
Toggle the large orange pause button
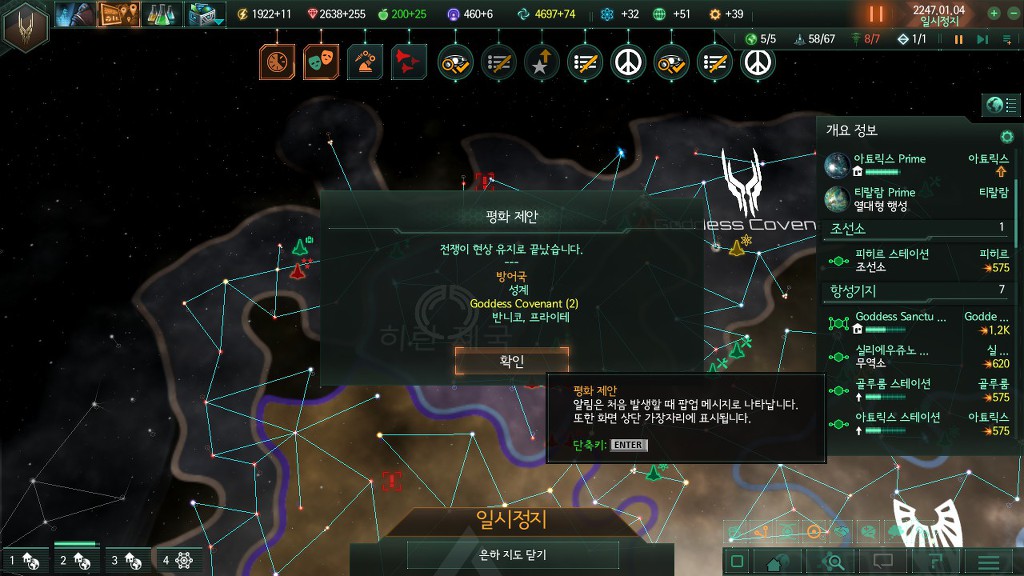[876, 14]
